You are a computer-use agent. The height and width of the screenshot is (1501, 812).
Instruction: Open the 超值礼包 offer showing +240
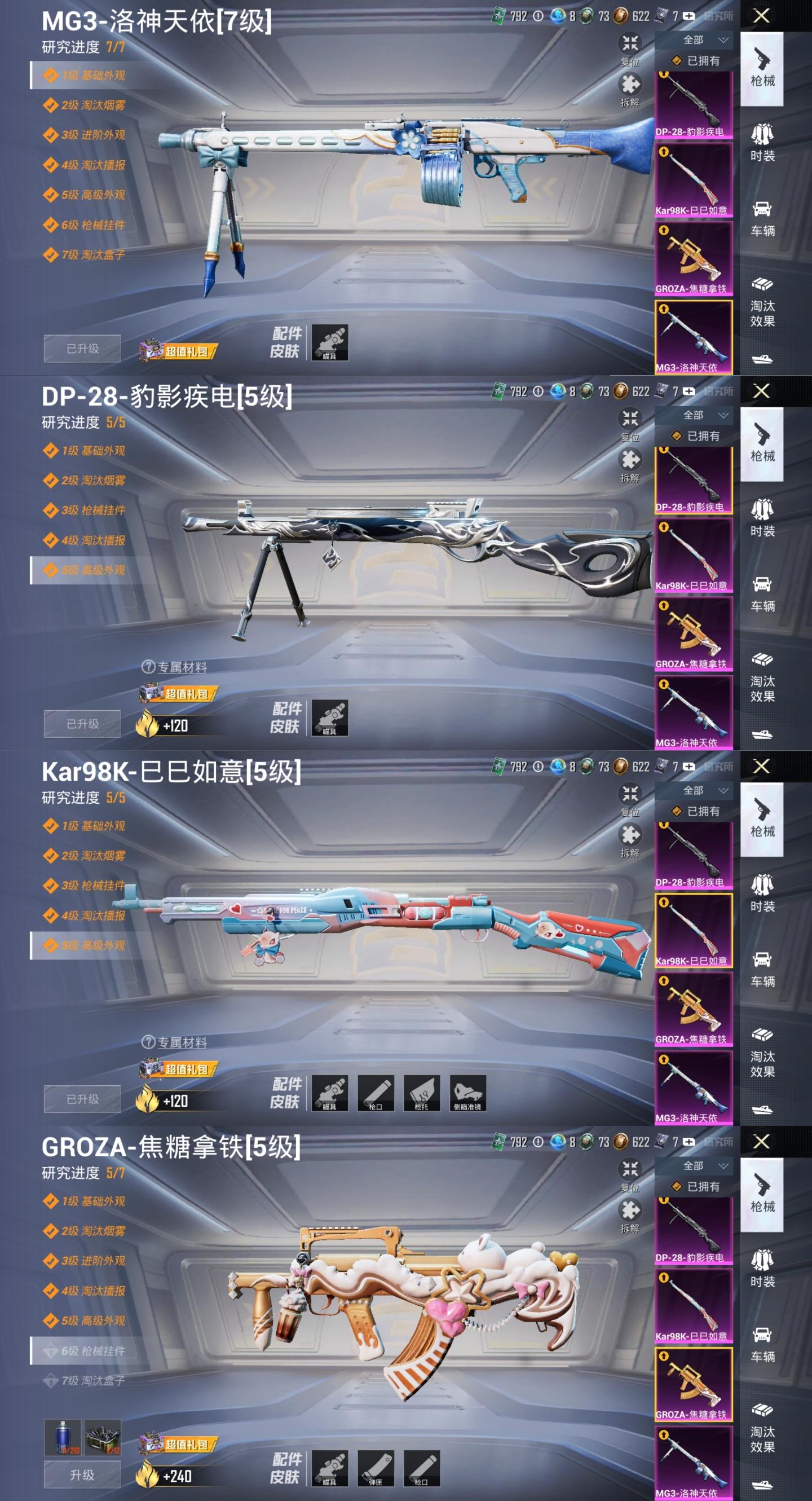tap(179, 1445)
